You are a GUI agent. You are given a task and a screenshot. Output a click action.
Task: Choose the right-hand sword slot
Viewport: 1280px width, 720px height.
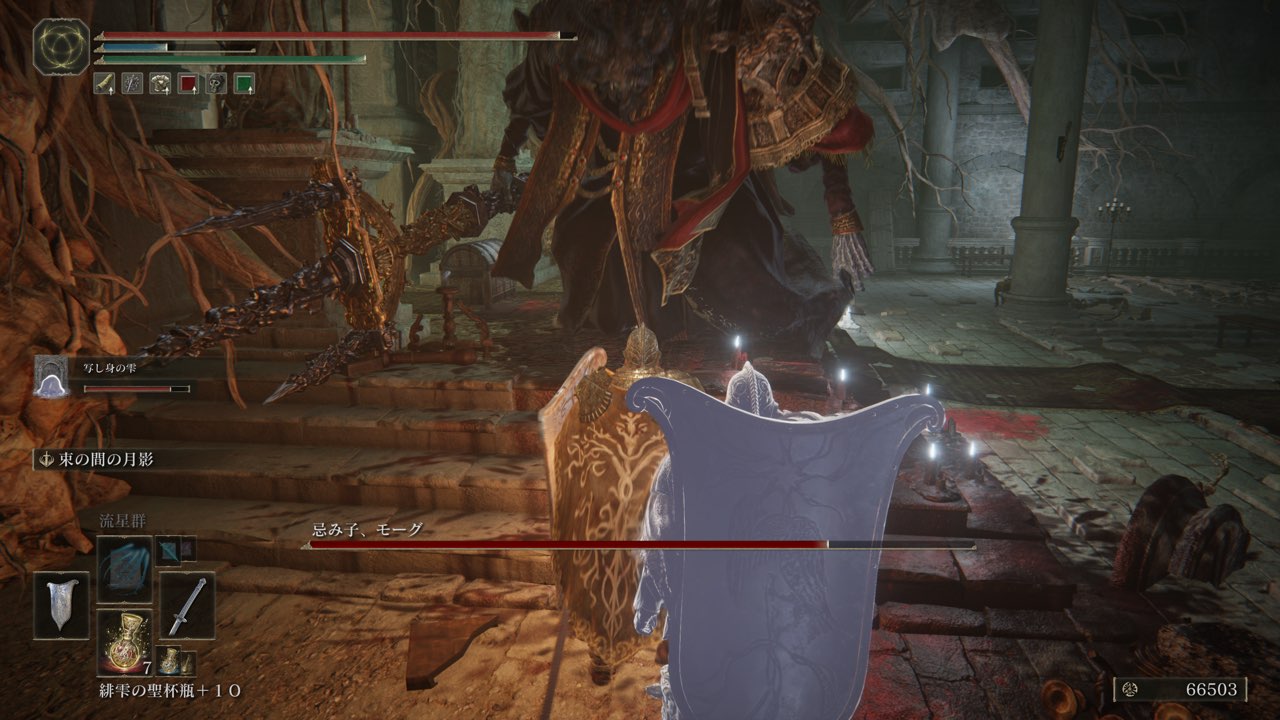187,605
